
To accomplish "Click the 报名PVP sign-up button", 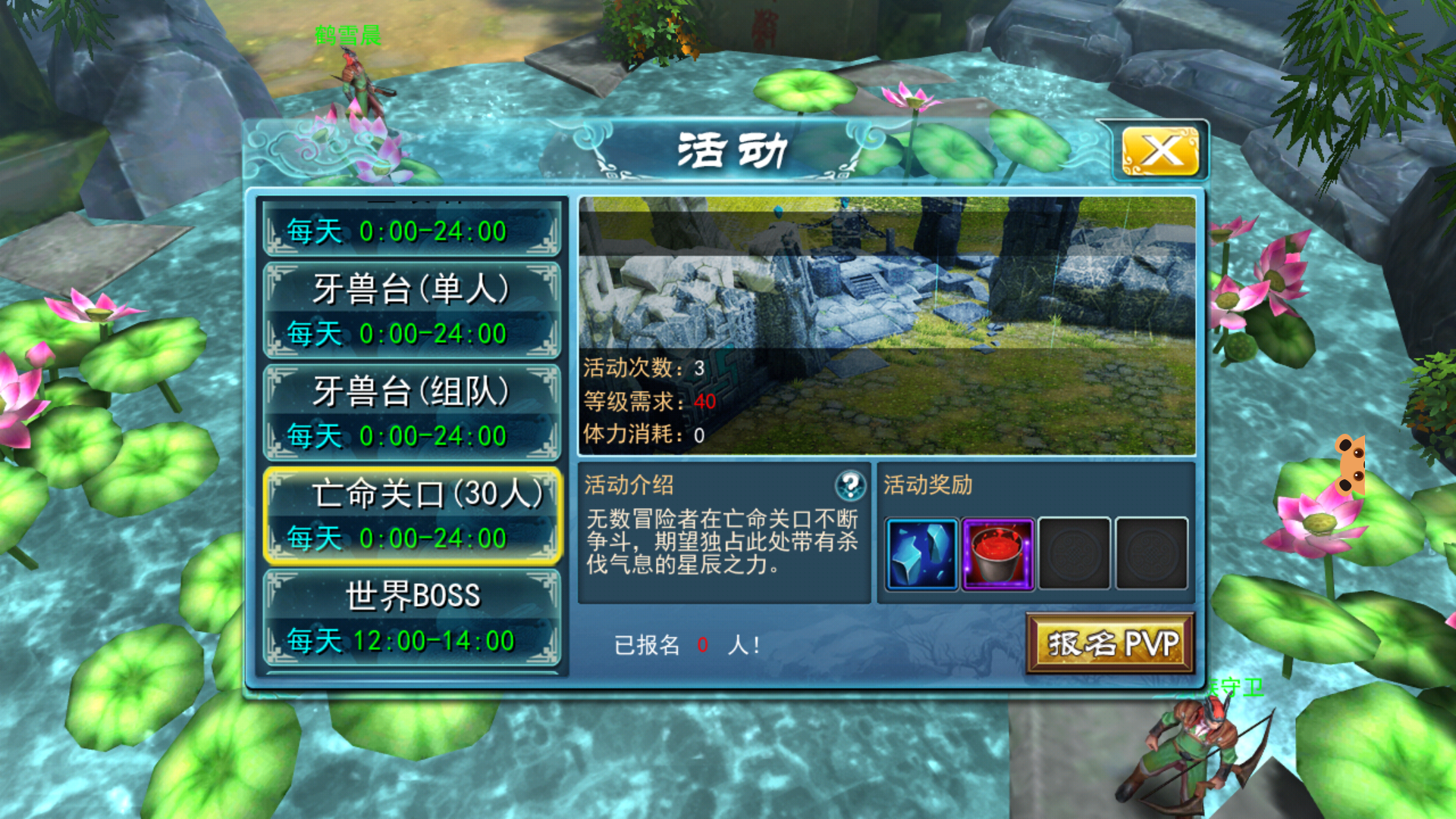I will [x=1110, y=644].
